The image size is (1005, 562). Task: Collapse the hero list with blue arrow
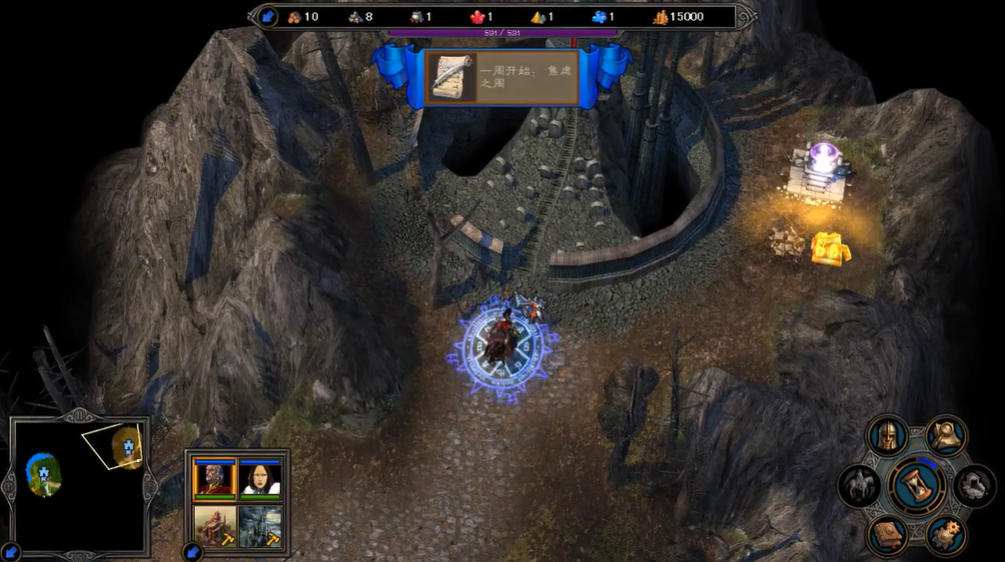(x=192, y=551)
